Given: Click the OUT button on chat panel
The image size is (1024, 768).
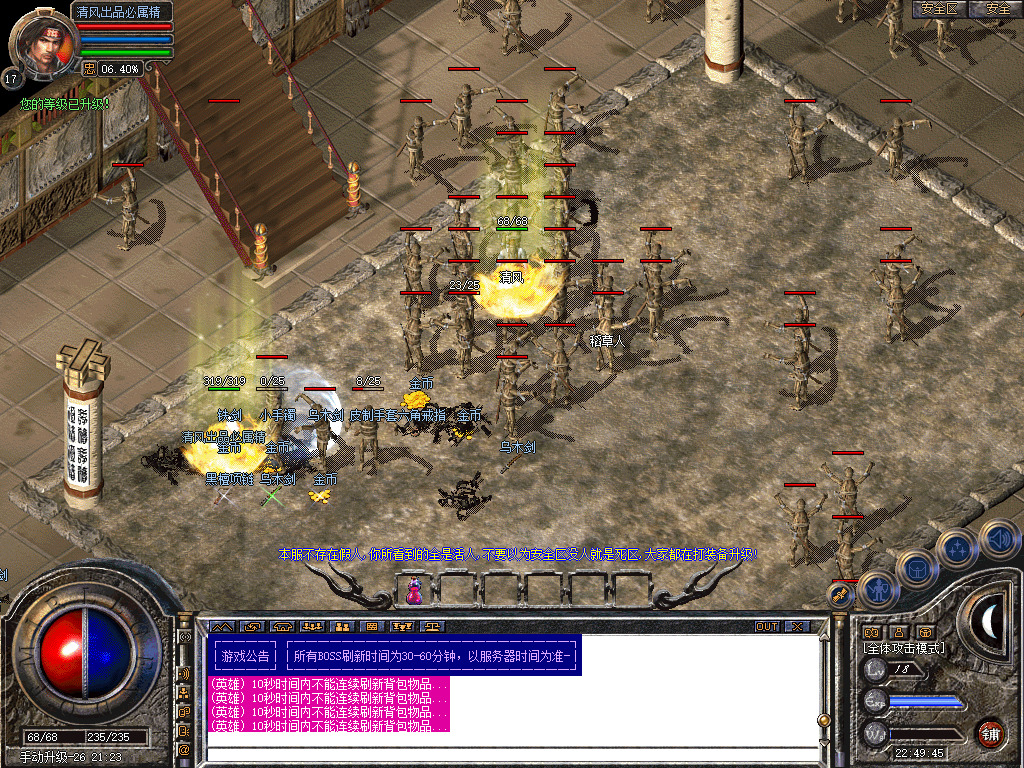Looking at the screenshot, I should coord(767,626).
